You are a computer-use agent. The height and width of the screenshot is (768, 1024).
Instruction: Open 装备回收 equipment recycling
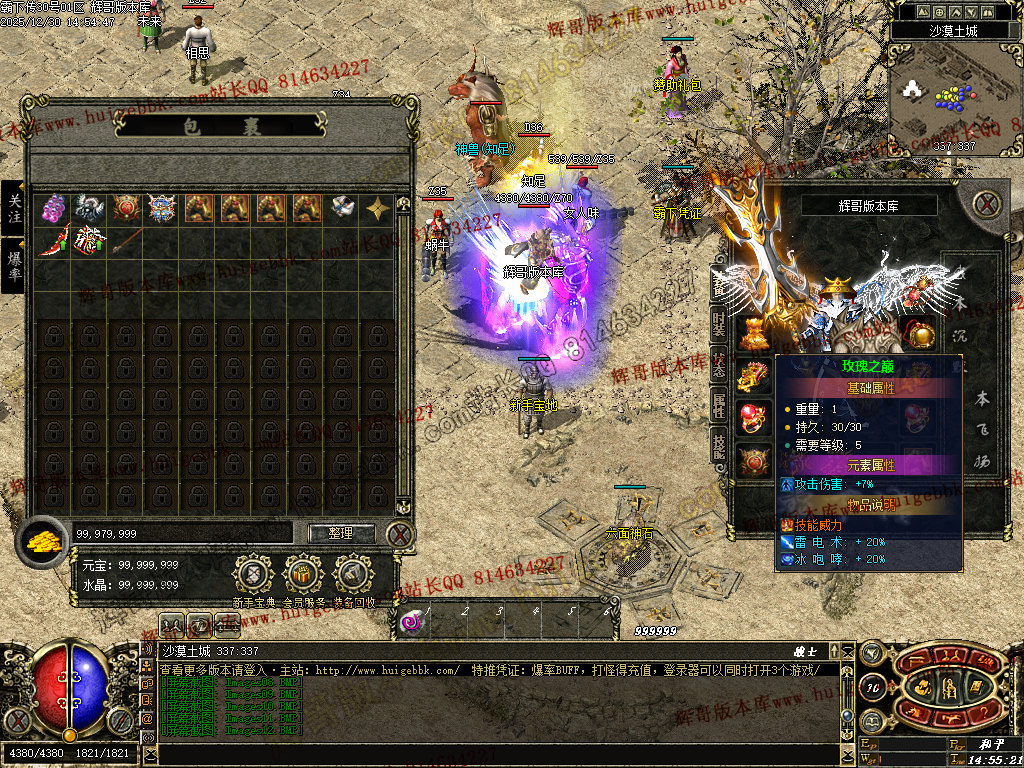point(354,576)
